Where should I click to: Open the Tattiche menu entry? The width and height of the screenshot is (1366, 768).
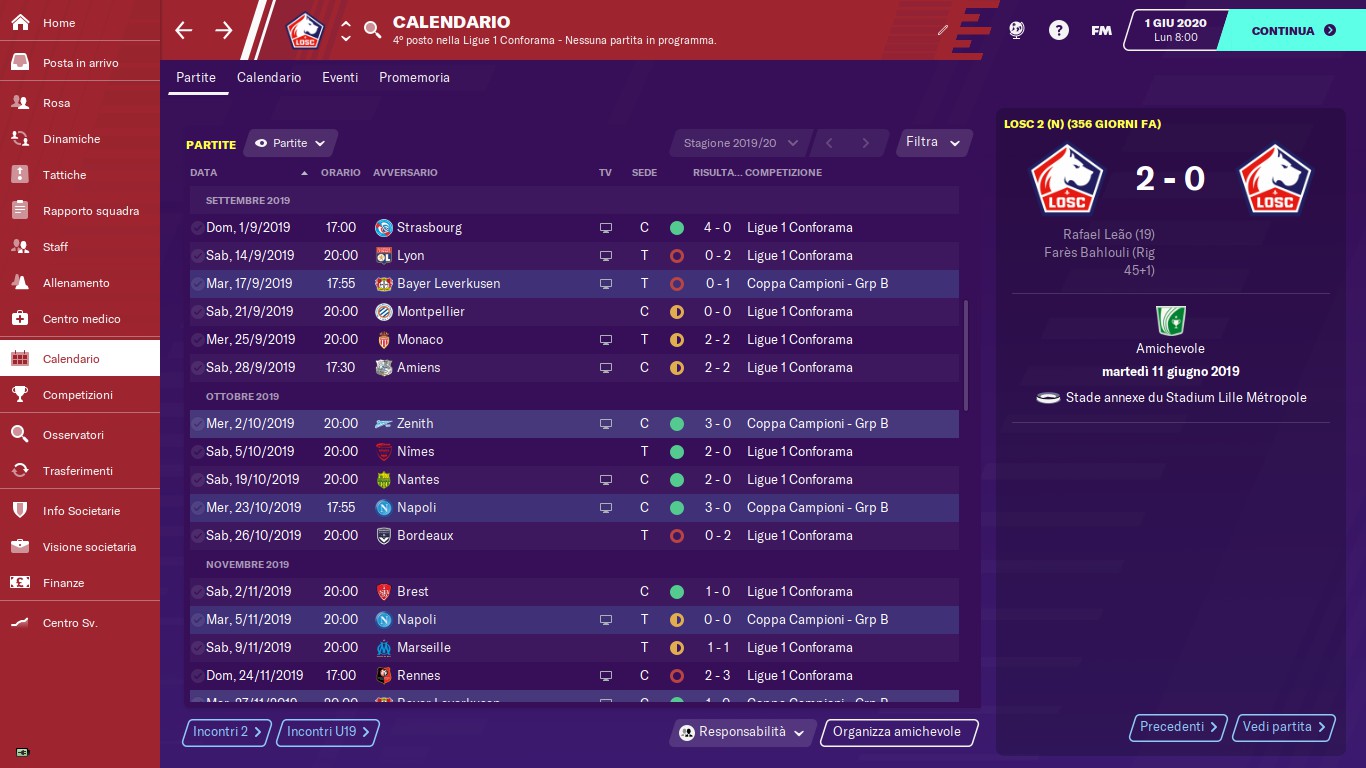click(64, 175)
